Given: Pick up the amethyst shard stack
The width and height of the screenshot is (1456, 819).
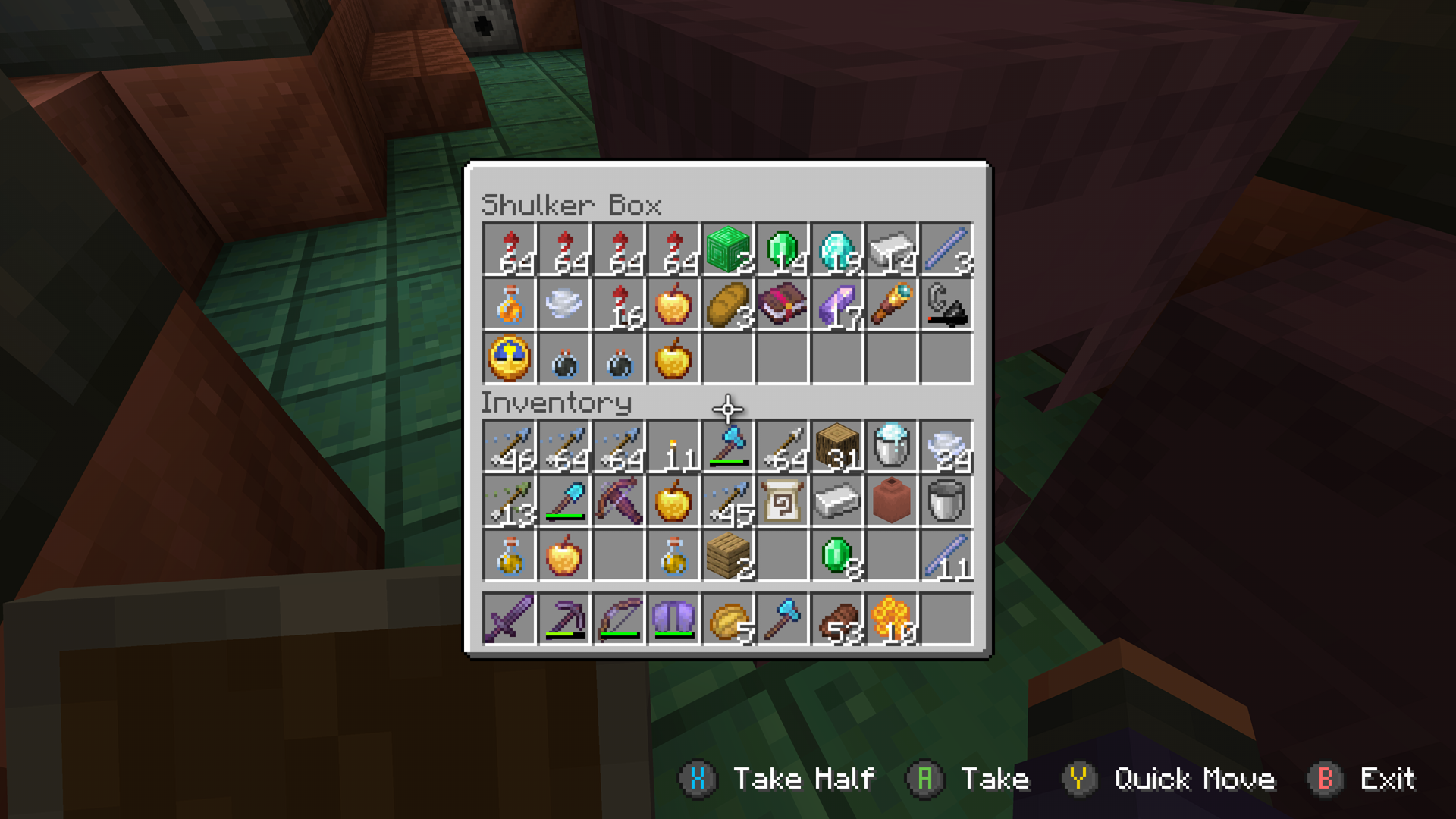Looking at the screenshot, I should (x=836, y=305).
